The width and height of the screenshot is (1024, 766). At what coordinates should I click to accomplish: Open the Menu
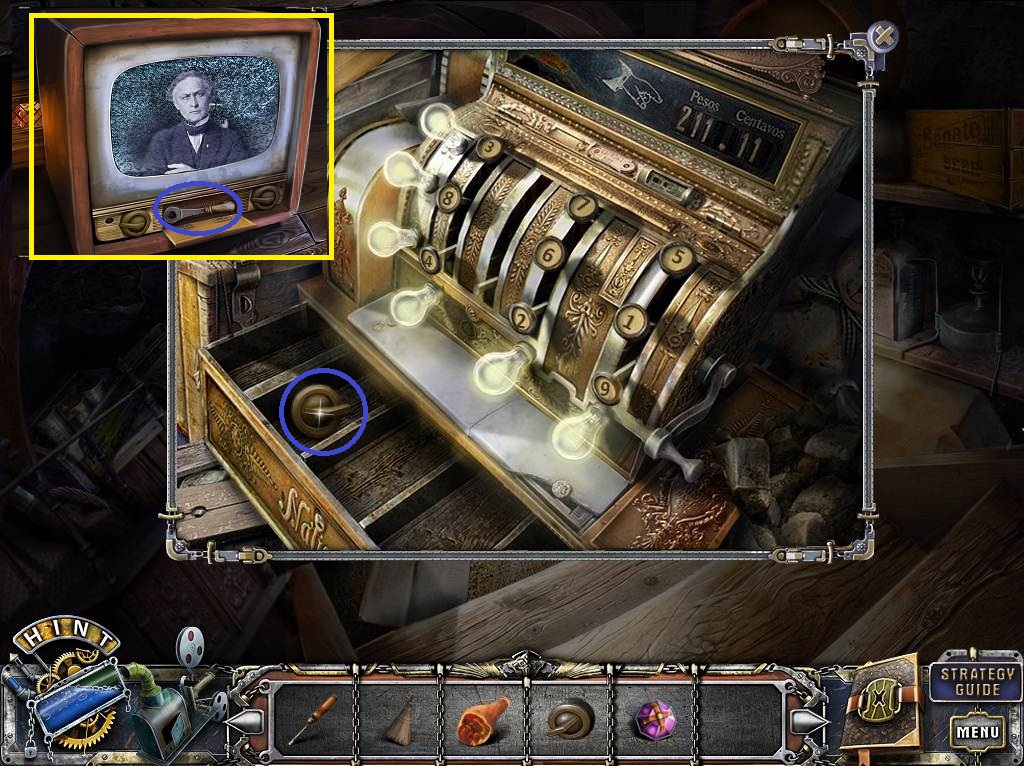coord(978,731)
